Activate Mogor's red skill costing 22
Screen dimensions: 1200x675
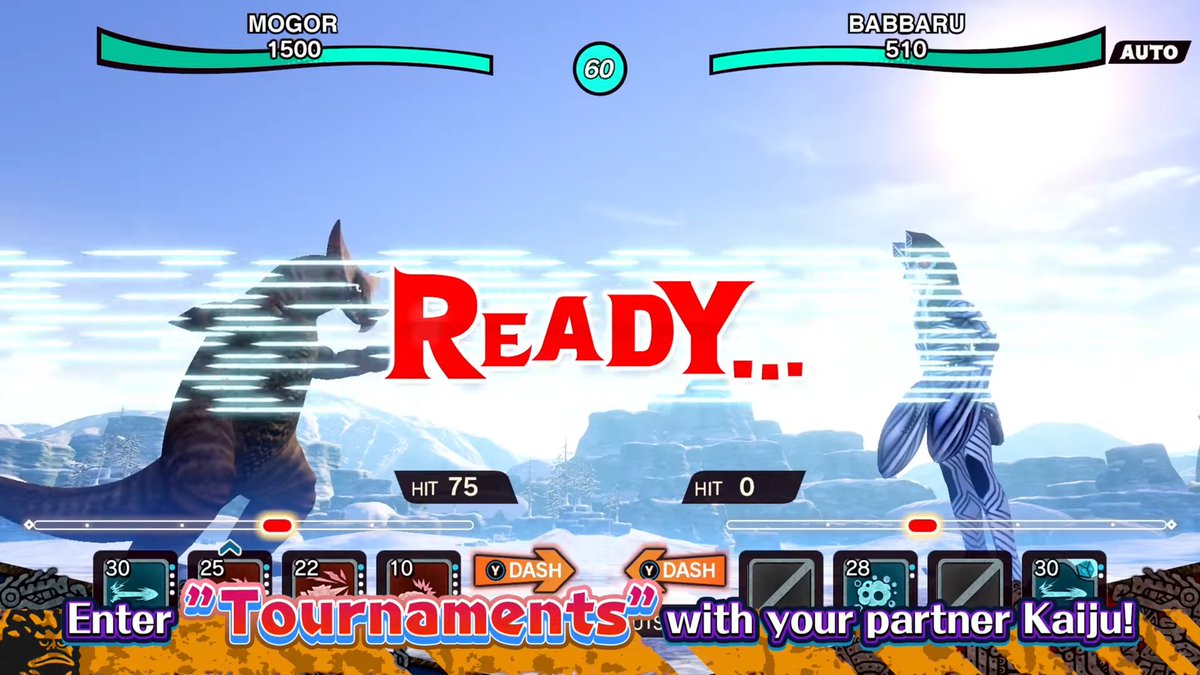tap(324, 579)
